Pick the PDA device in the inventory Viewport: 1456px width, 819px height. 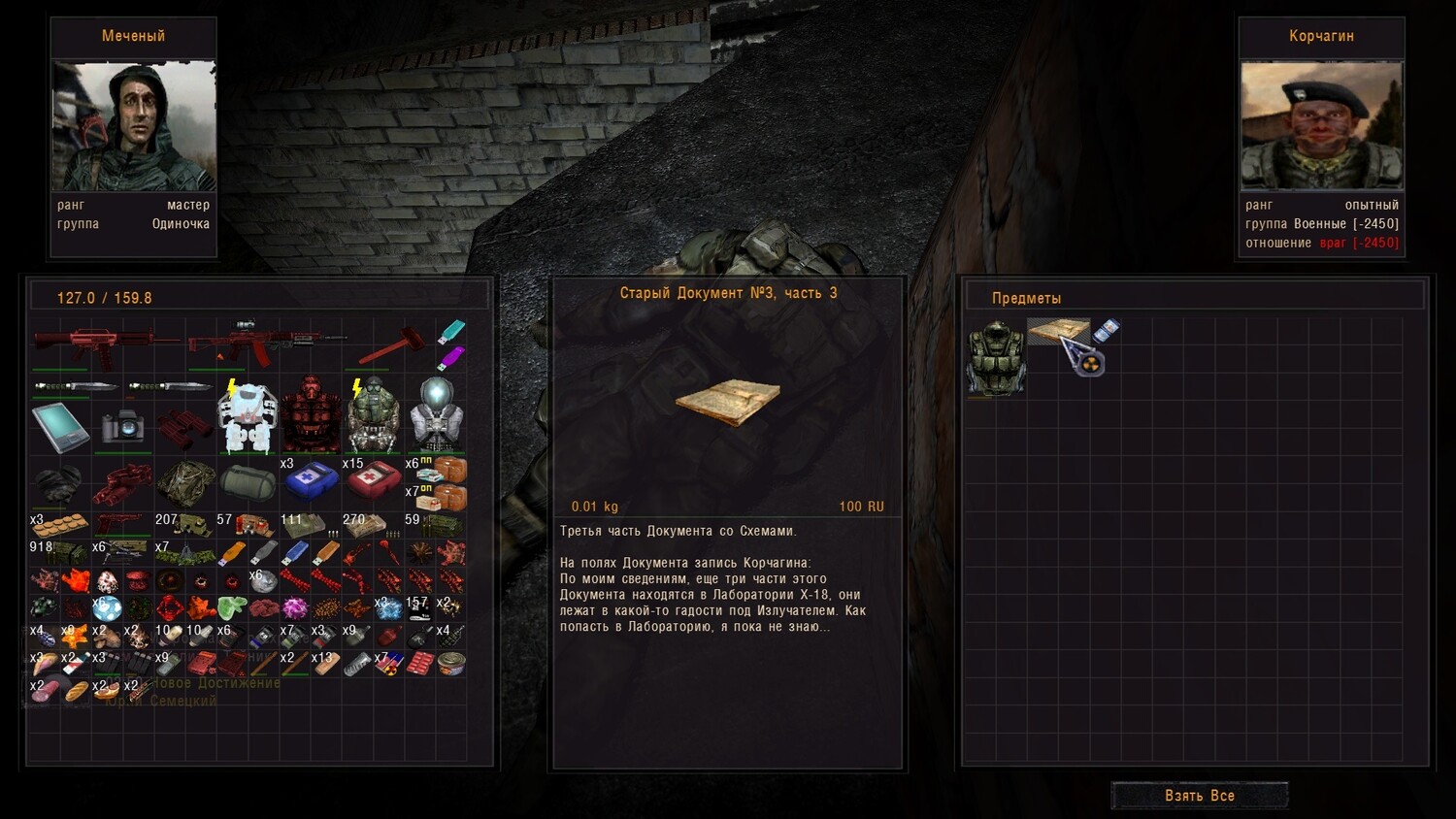(x=60, y=426)
